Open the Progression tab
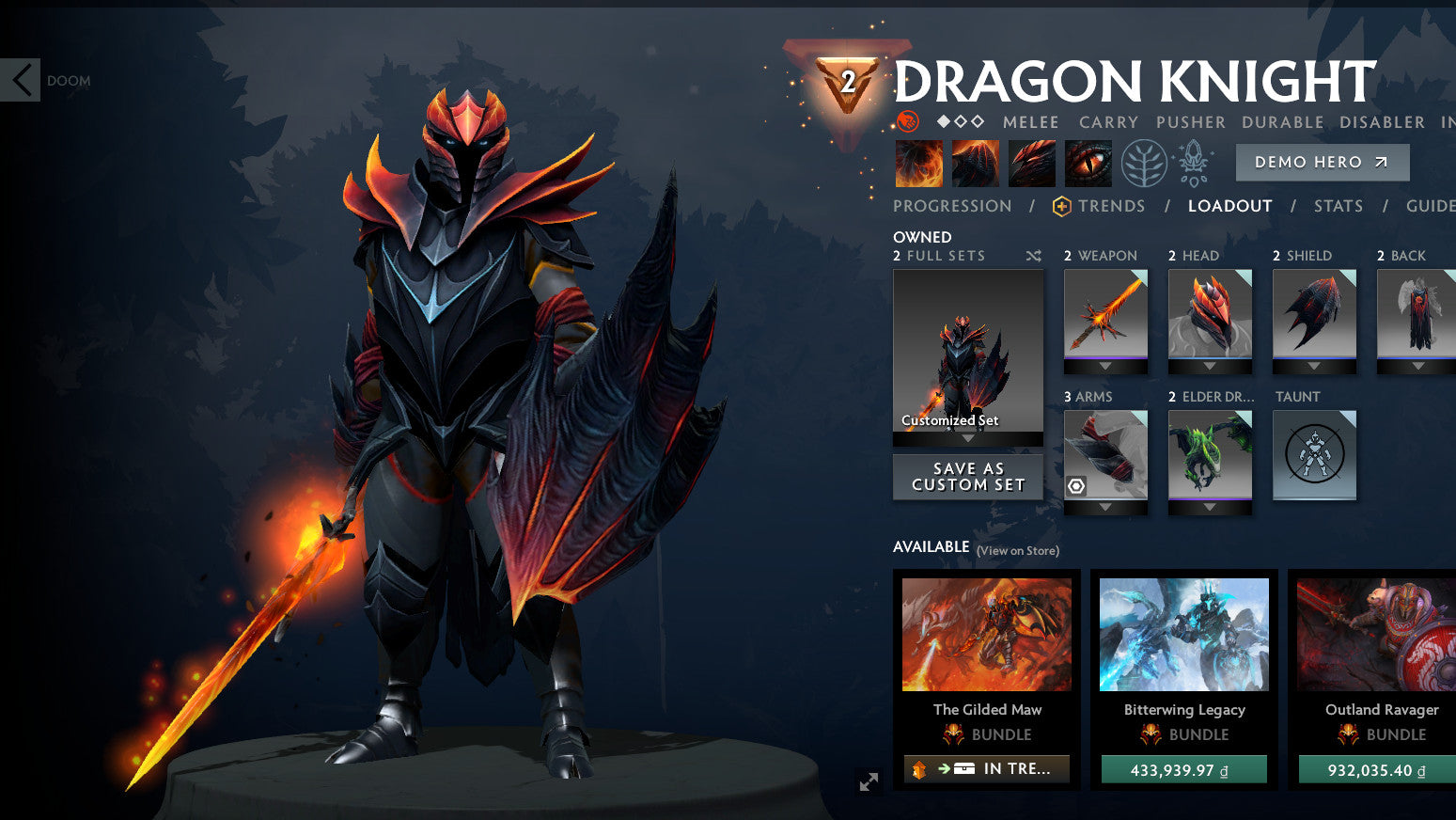This screenshot has height=820, width=1456. point(952,206)
